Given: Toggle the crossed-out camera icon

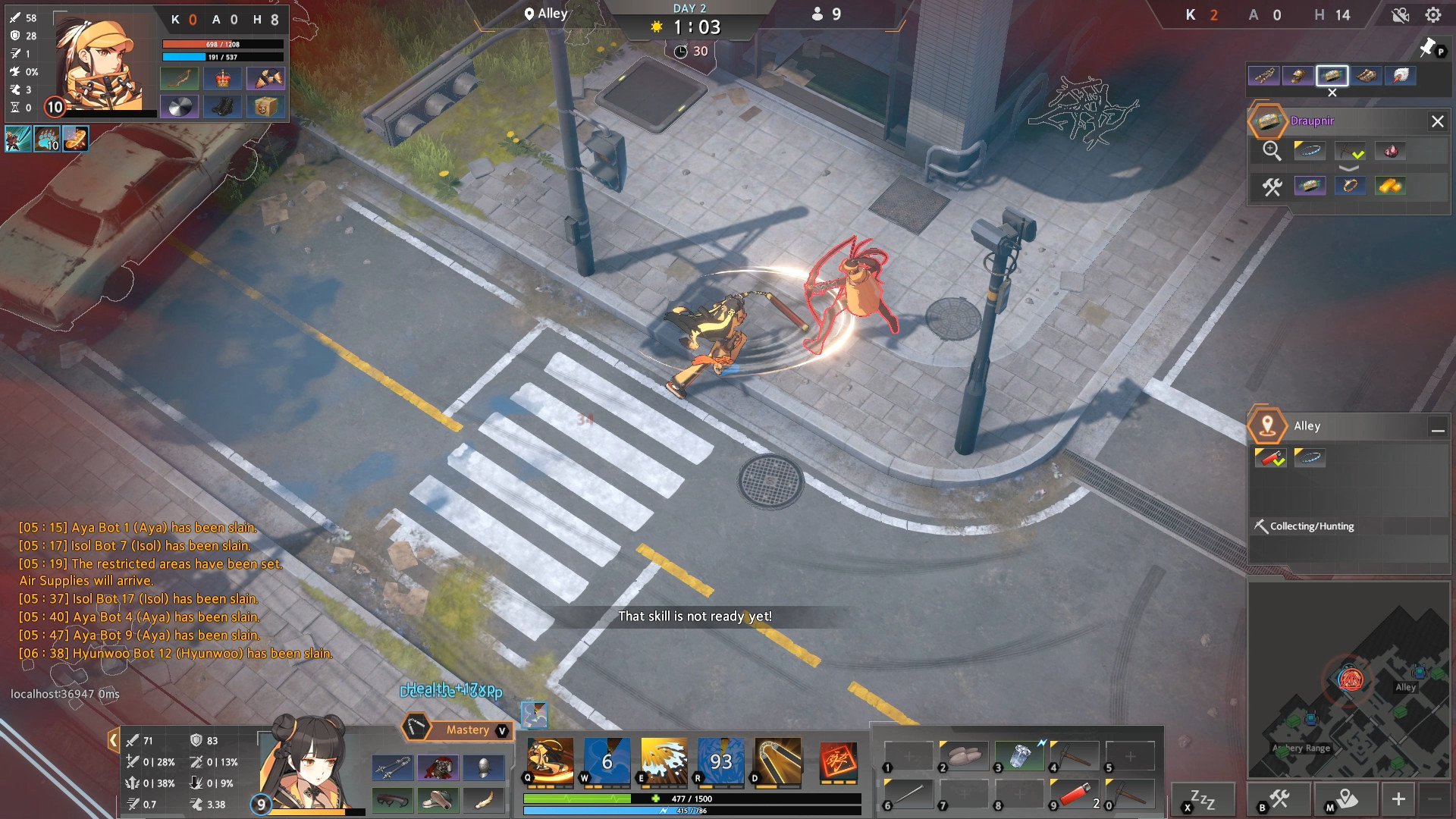Looking at the screenshot, I should (1400, 15).
